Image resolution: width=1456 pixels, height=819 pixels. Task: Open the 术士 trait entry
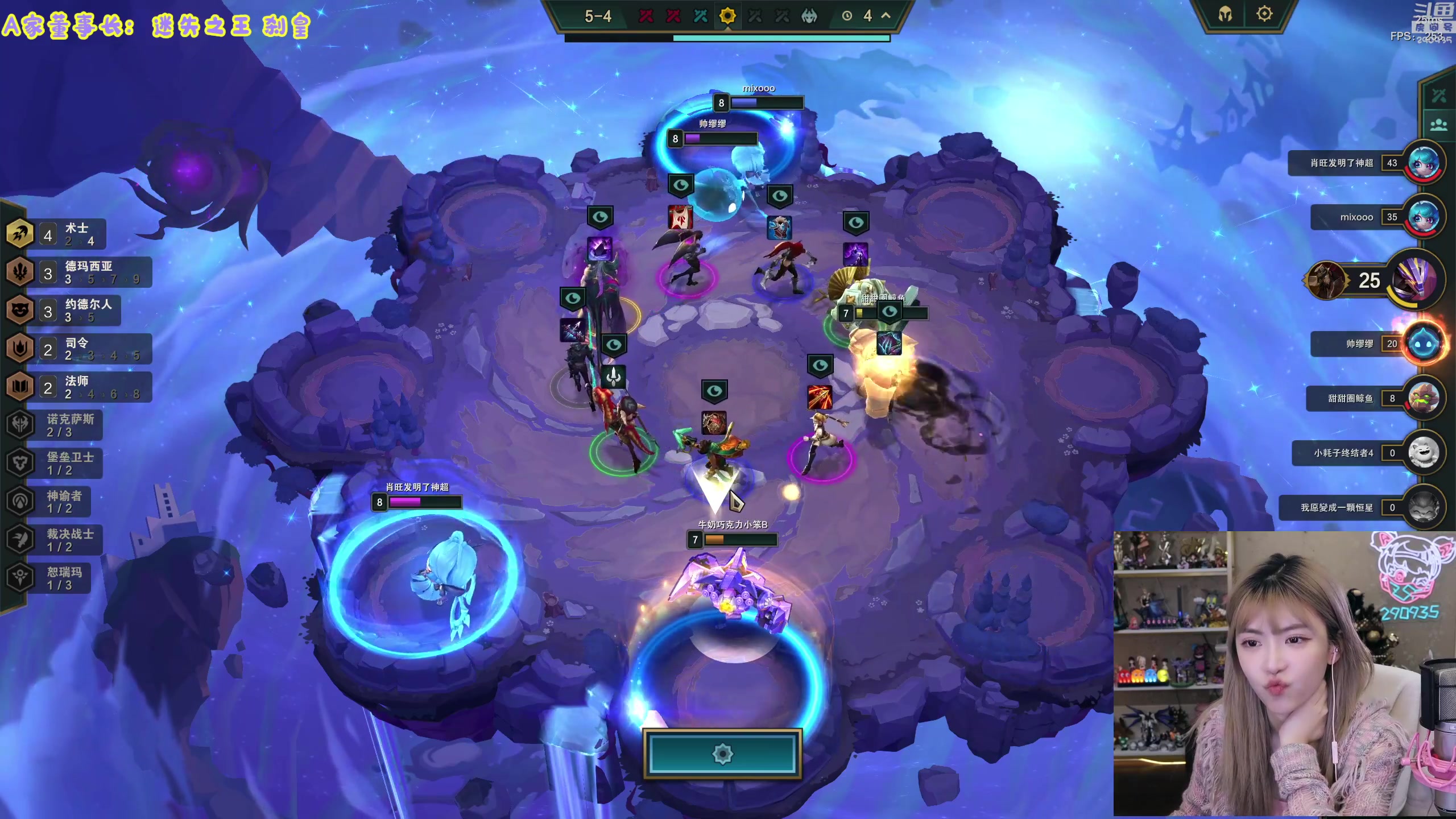(57, 234)
